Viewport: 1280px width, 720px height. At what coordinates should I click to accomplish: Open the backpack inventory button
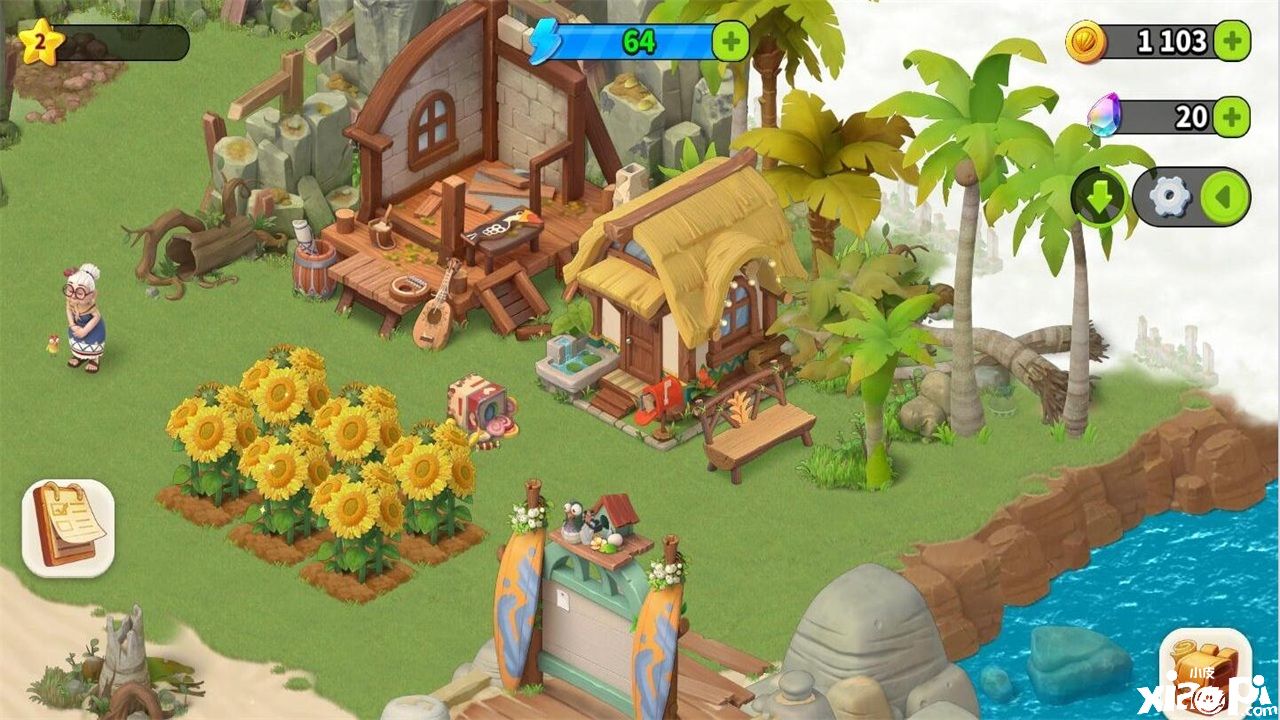tap(1204, 672)
